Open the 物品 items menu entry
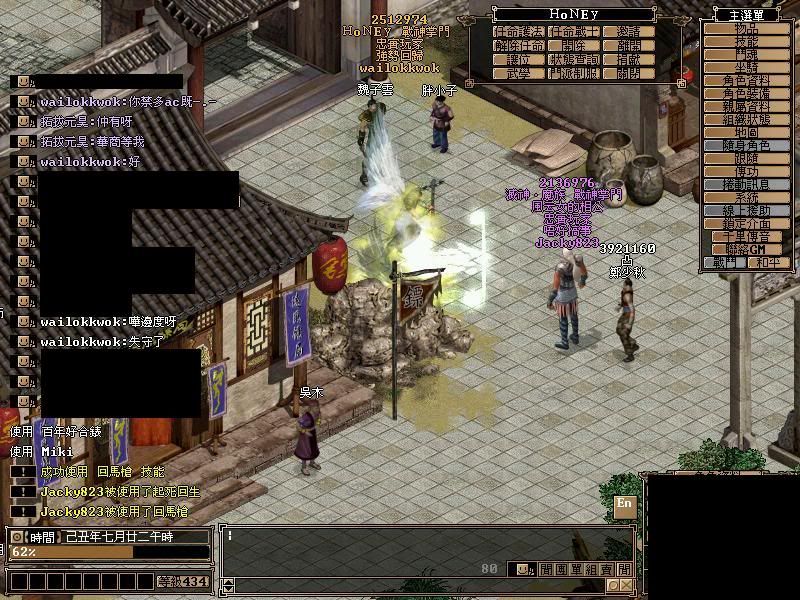The width and height of the screenshot is (800, 600). (x=745, y=28)
